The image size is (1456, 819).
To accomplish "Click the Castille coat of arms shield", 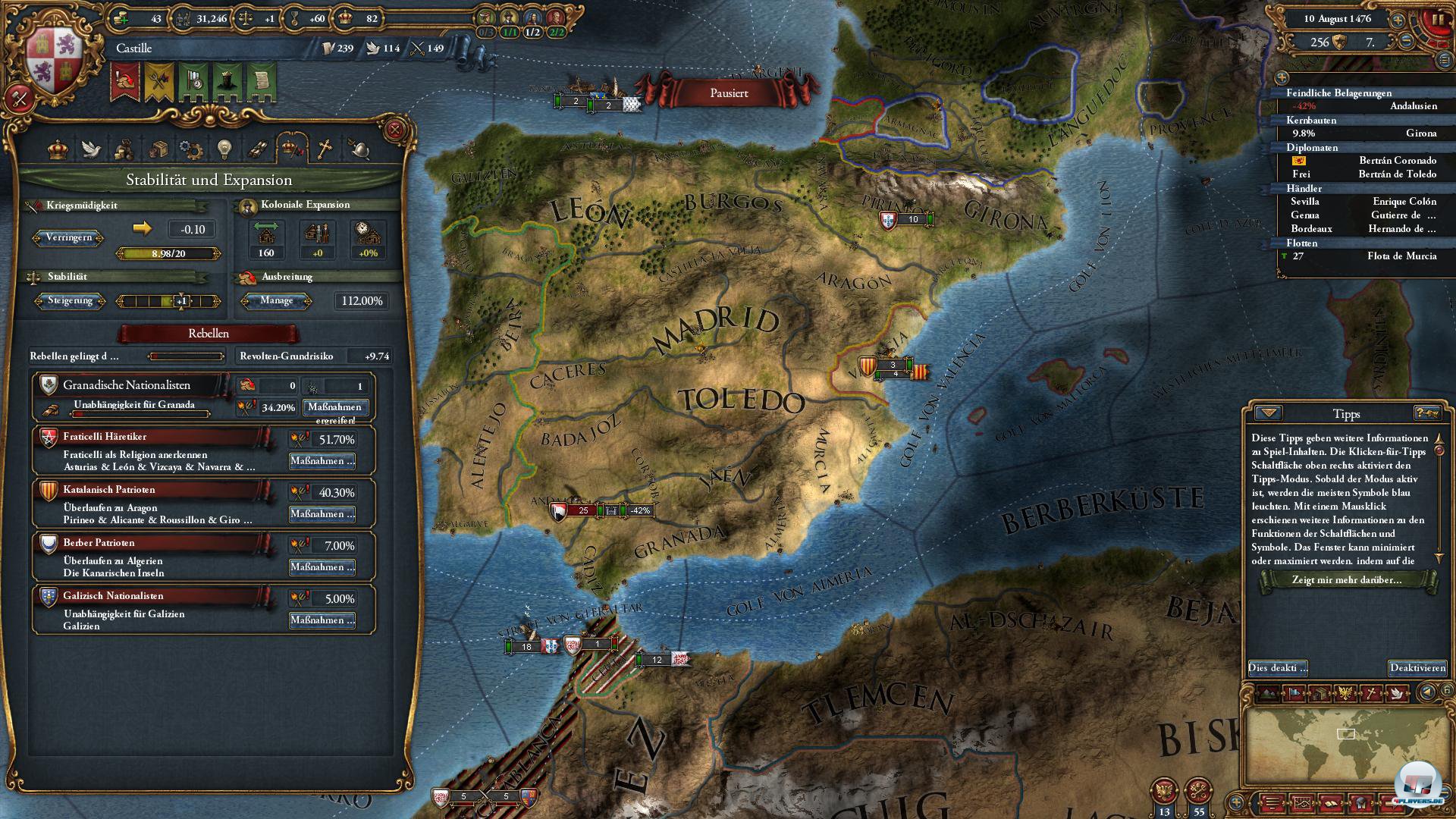I will click(54, 61).
